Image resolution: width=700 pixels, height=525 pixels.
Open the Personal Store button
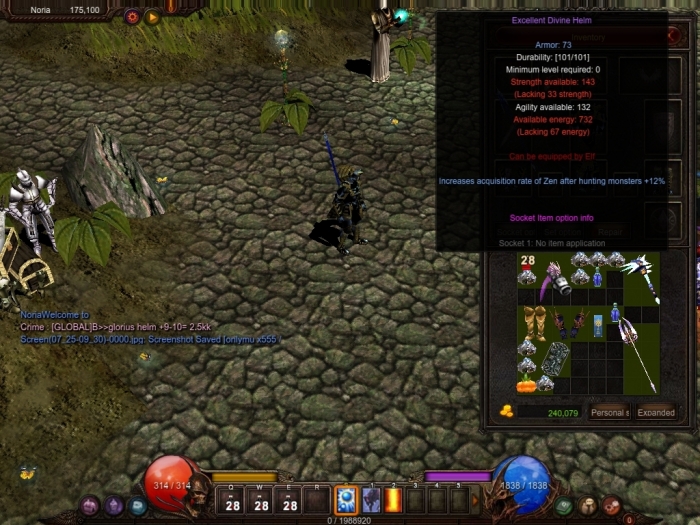[608, 412]
